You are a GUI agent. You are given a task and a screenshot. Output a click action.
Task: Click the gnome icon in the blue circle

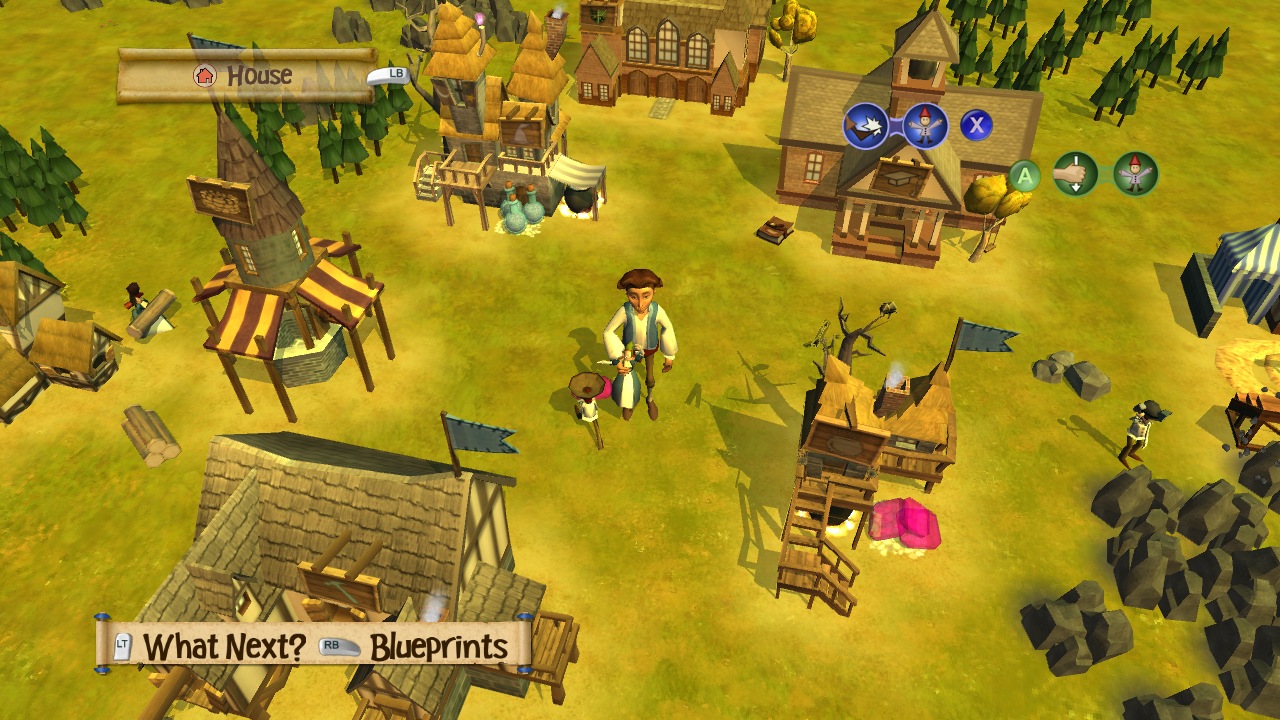[x=924, y=126]
